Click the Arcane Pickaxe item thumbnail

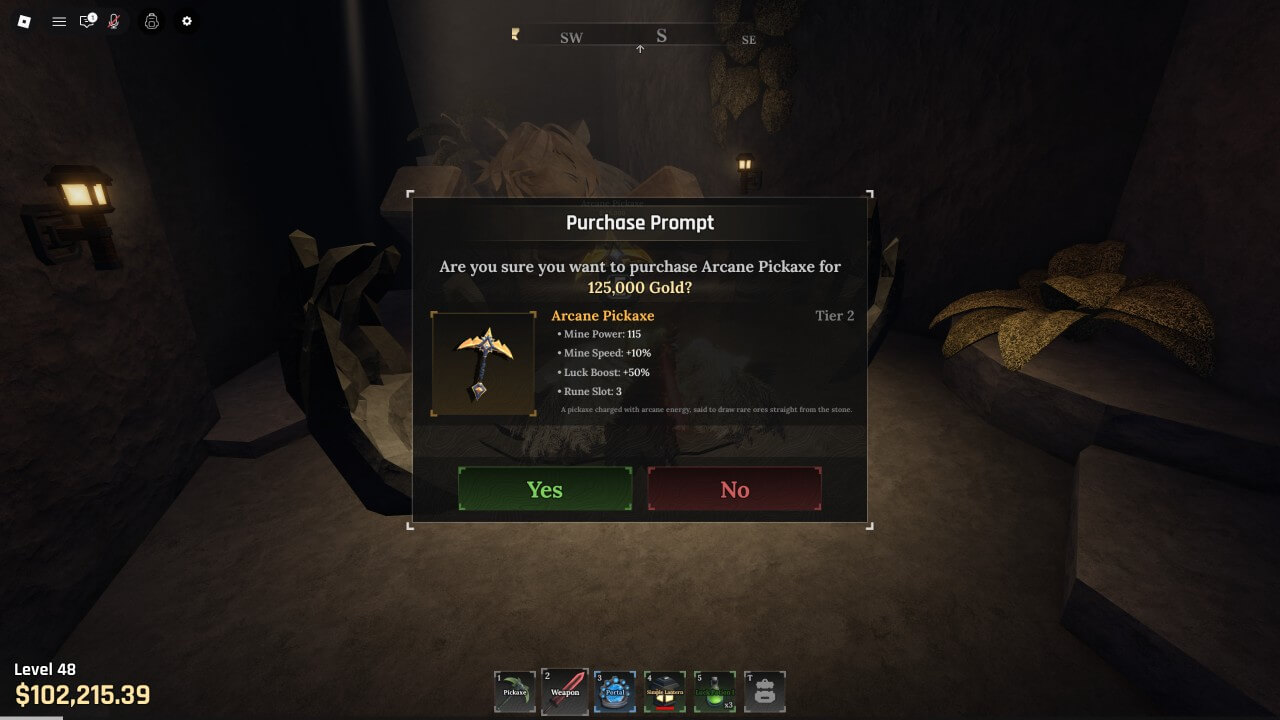tap(484, 364)
